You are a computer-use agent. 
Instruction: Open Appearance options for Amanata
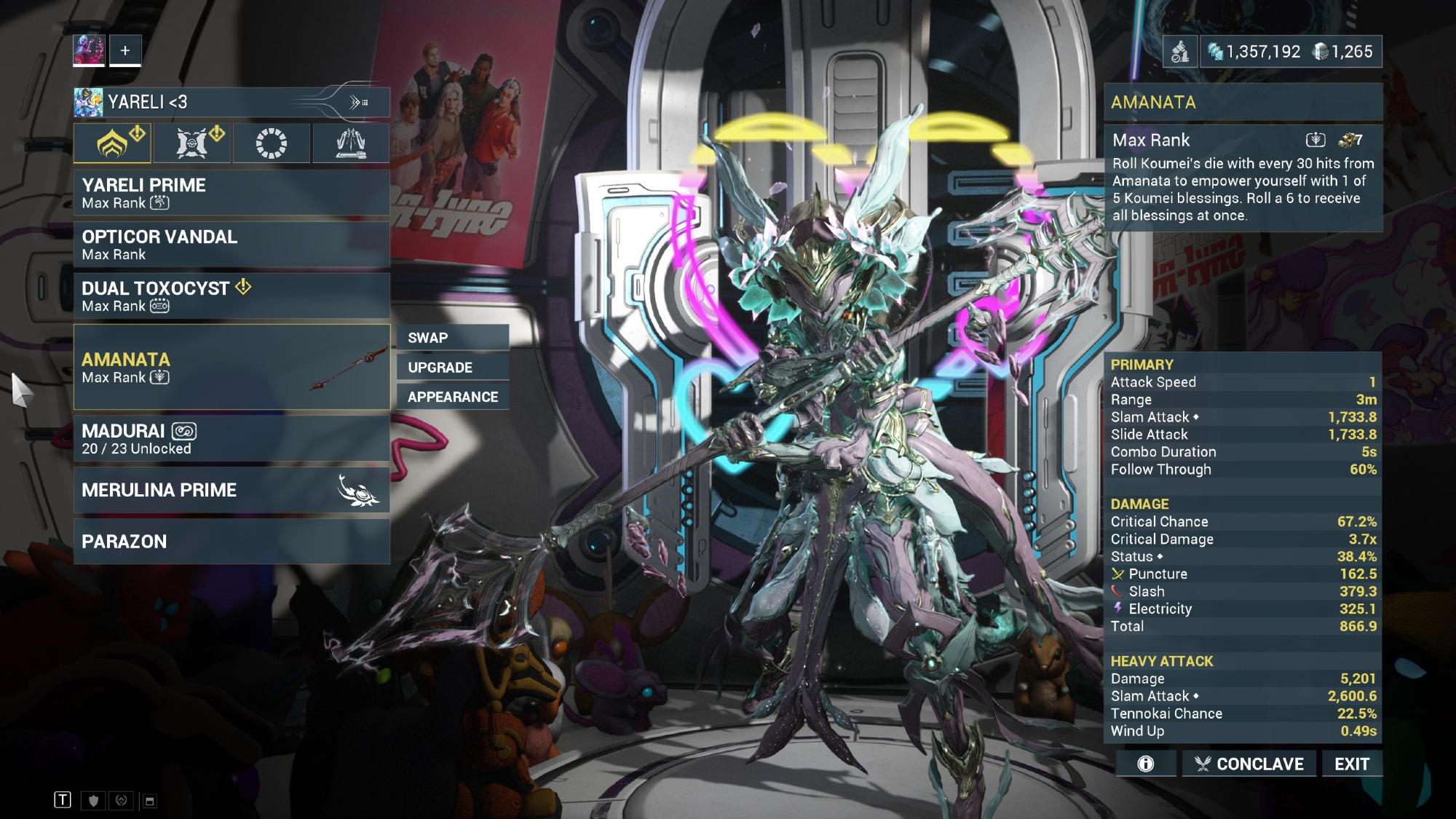click(453, 397)
